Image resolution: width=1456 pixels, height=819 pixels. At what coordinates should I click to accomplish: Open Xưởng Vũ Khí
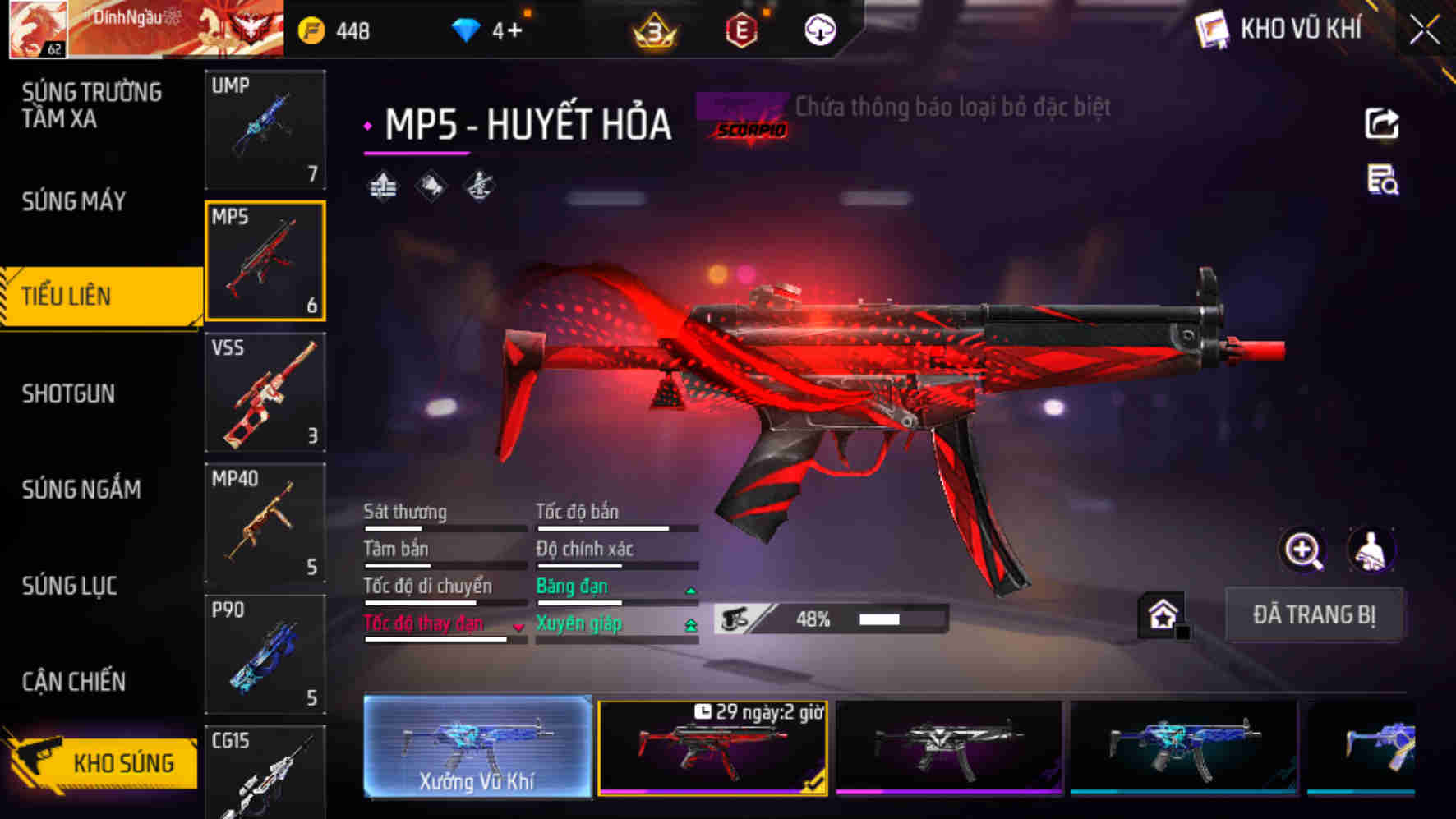477,748
